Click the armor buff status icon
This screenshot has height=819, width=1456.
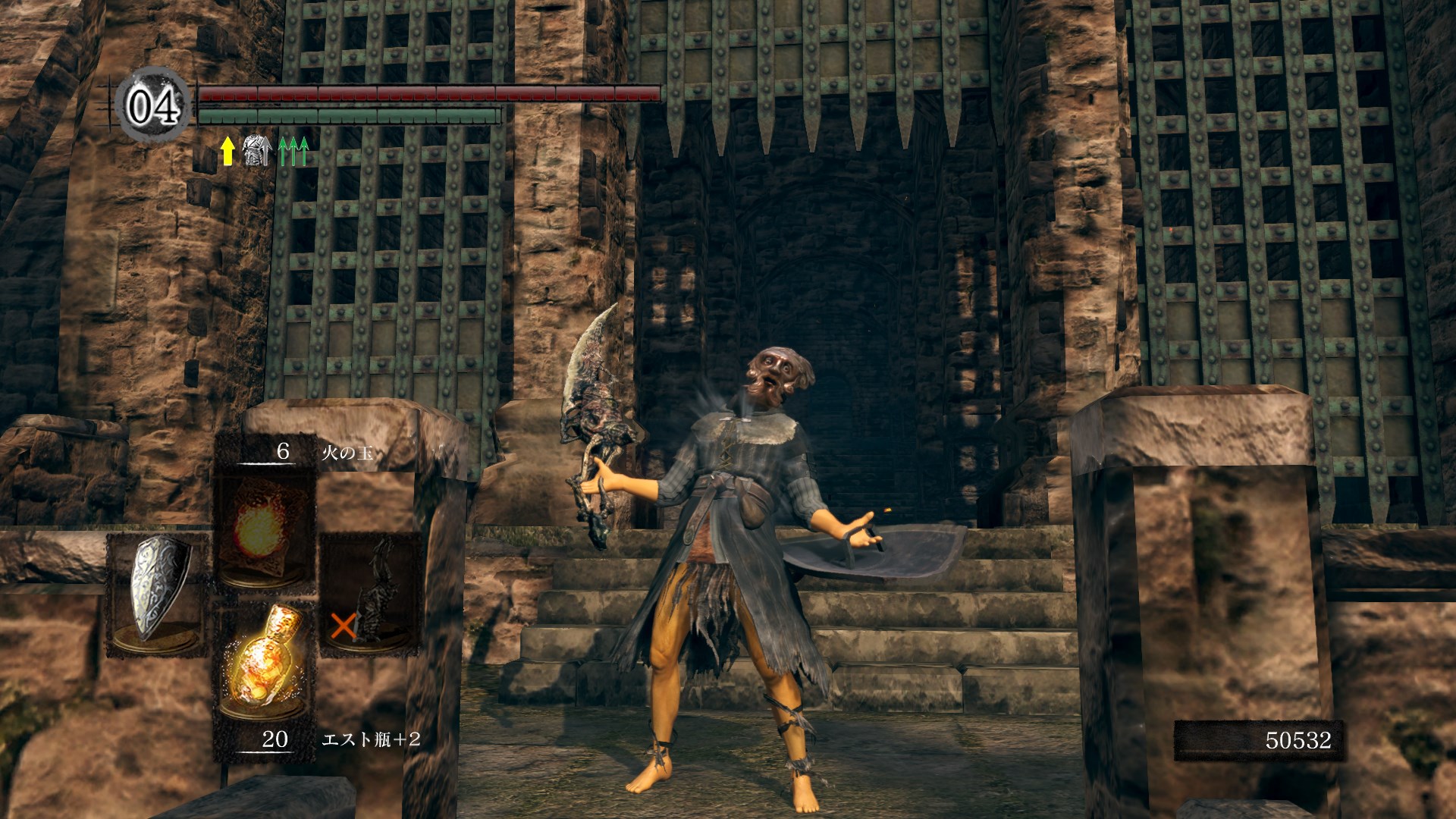pos(257,151)
